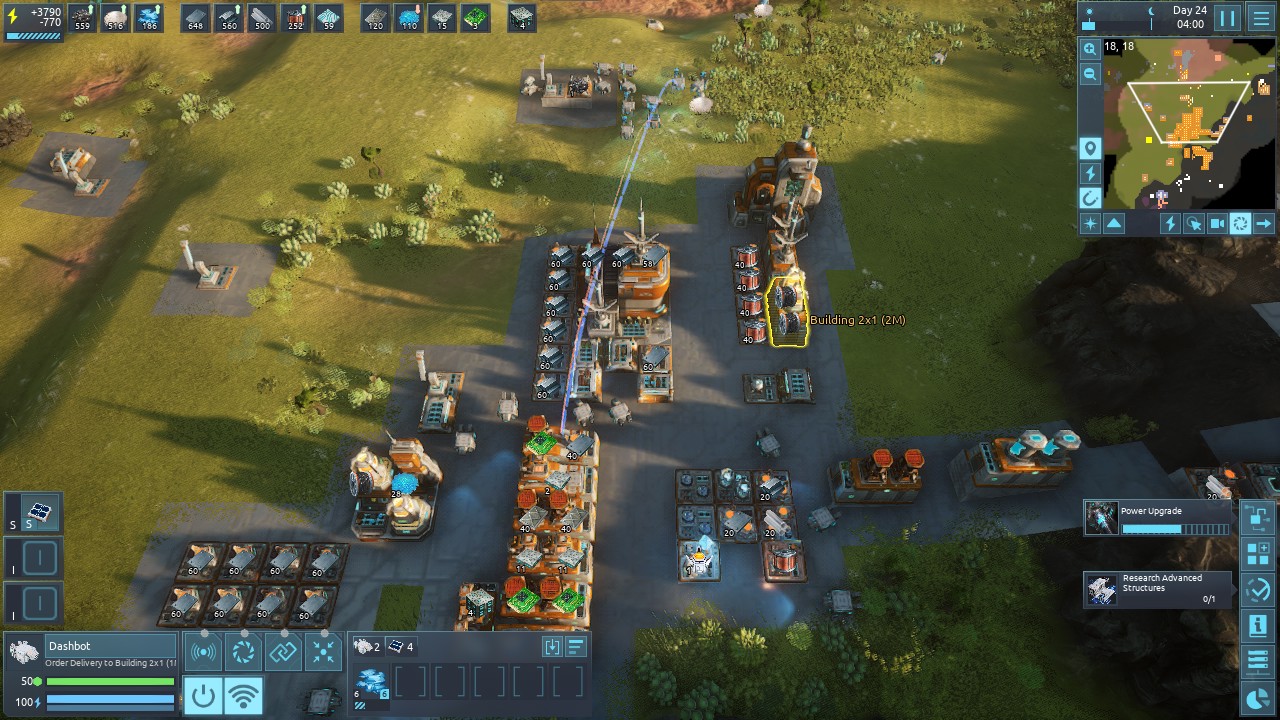The width and height of the screenshot is (1280, 720).
Task: Open the tech tree panel
Action: 1257,517
